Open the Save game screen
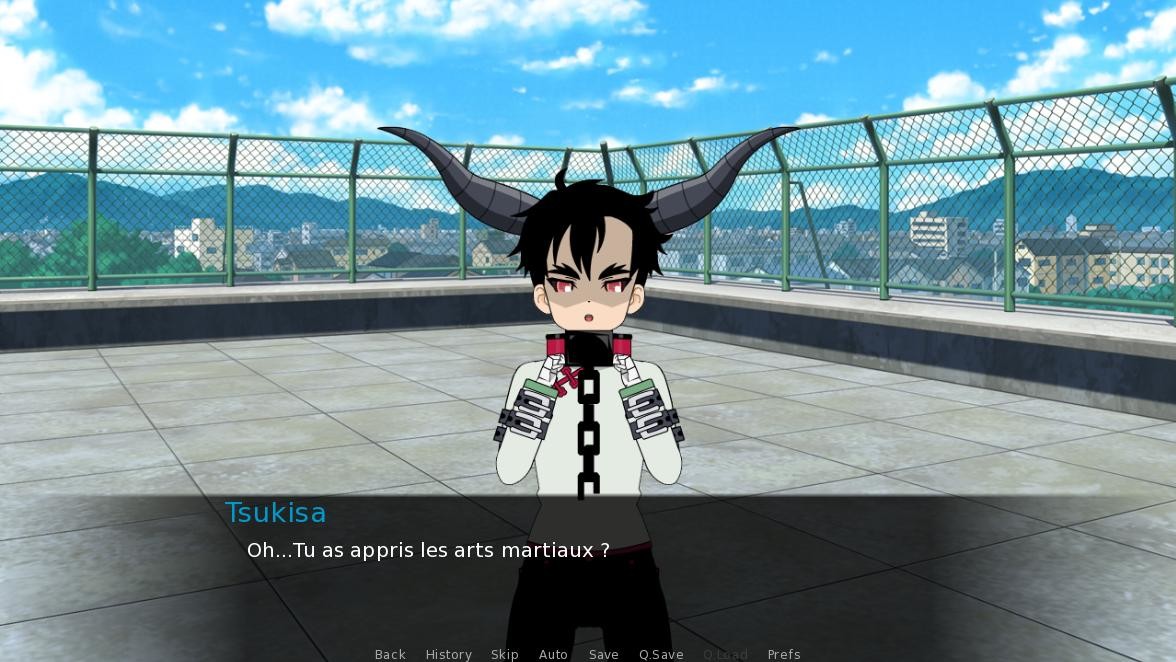This screenshot has width=1176, height=662. pos(603,654)
